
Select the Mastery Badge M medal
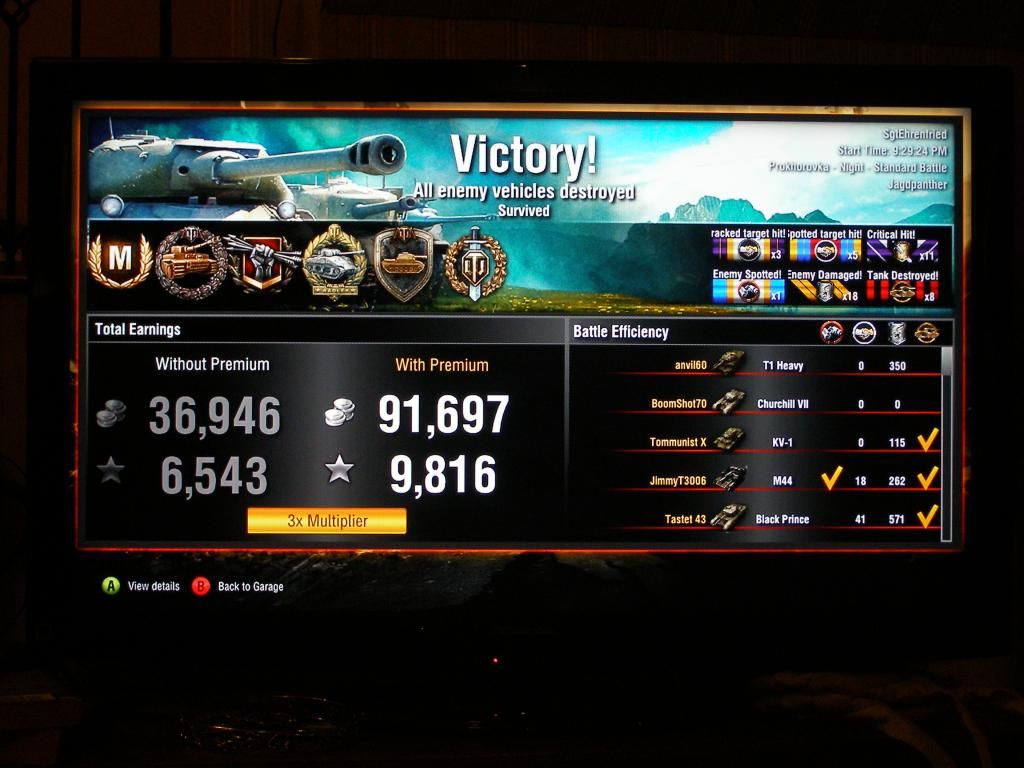tap(120, 259)
